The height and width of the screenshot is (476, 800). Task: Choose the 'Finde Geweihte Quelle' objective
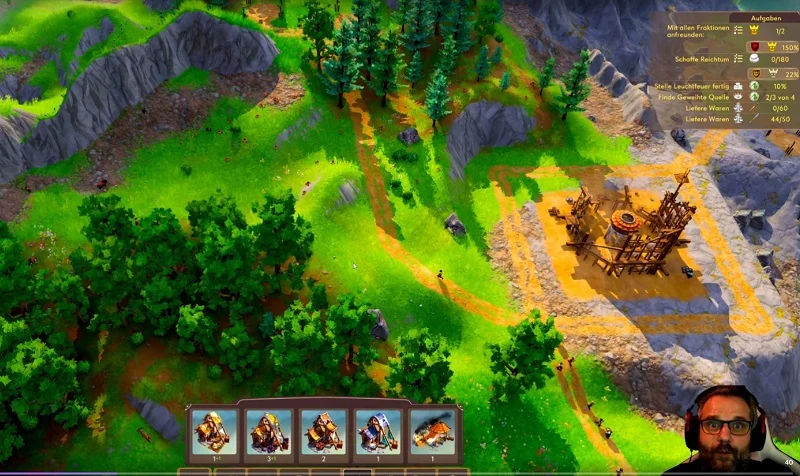point(702,99)
